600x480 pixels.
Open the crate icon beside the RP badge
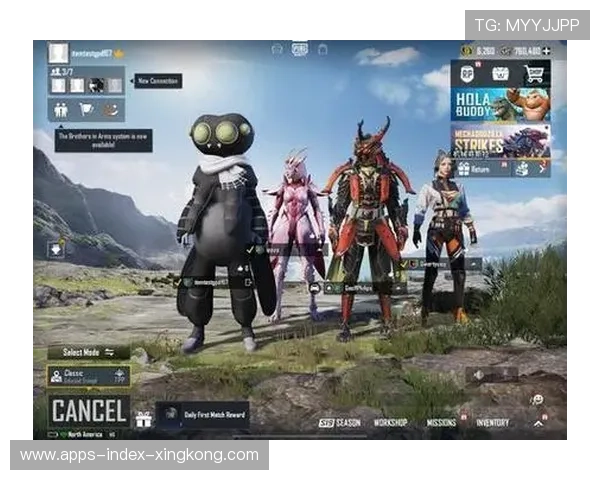click(x=501, y=73)
